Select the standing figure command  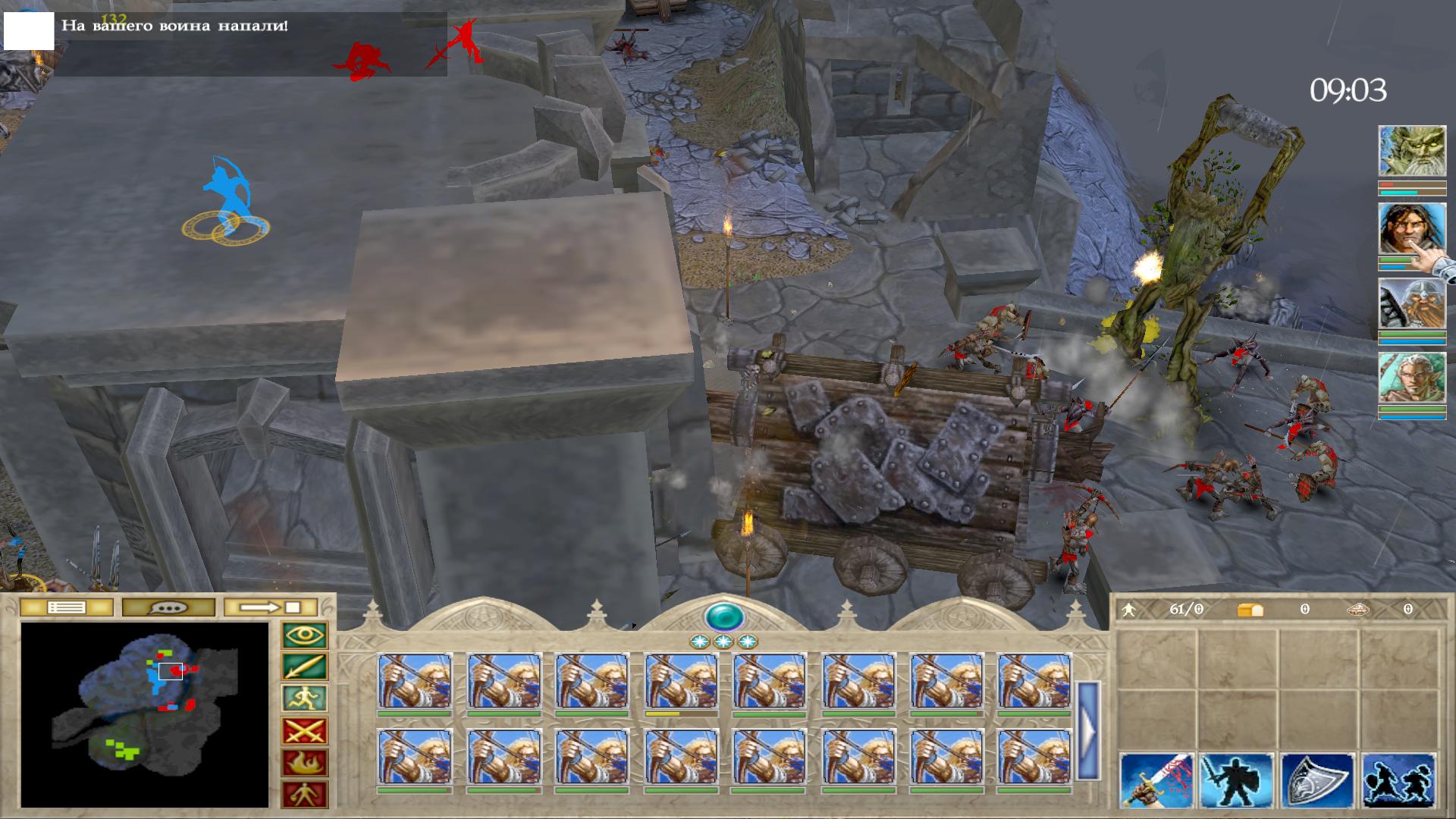coord(304,795)
